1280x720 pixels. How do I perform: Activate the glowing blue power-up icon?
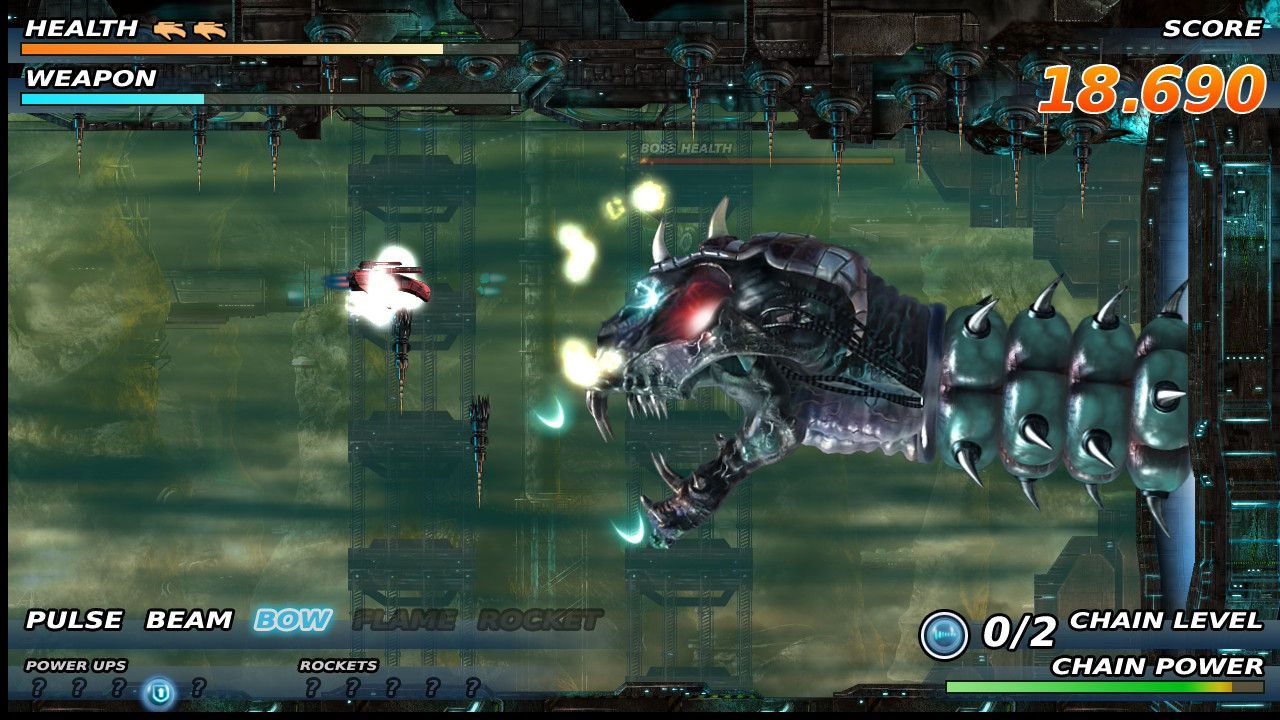click(x=158, y=691)
